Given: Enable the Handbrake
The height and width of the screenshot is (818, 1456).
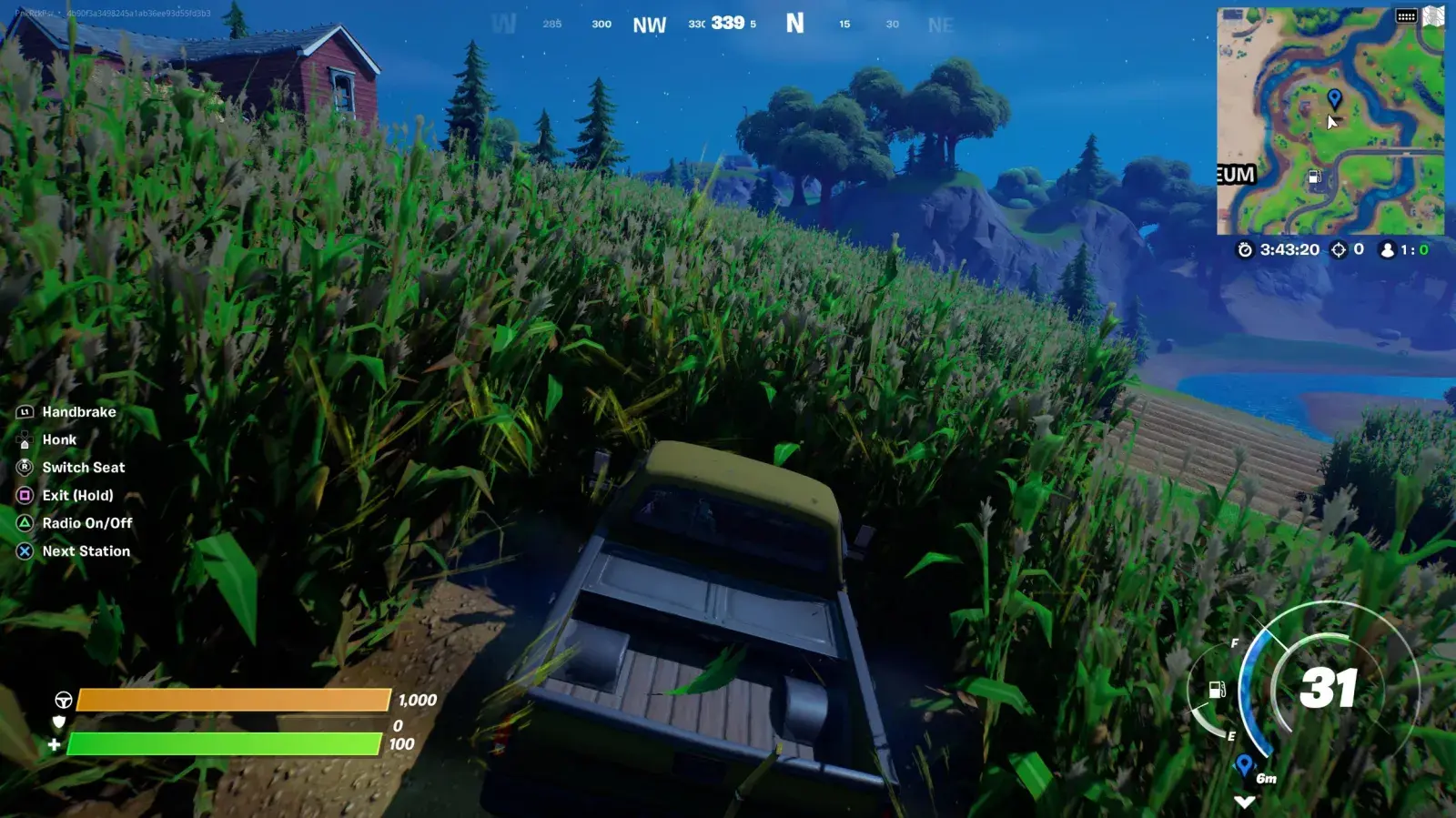Looking at the screenshot, I should click(x=79, y=411).
